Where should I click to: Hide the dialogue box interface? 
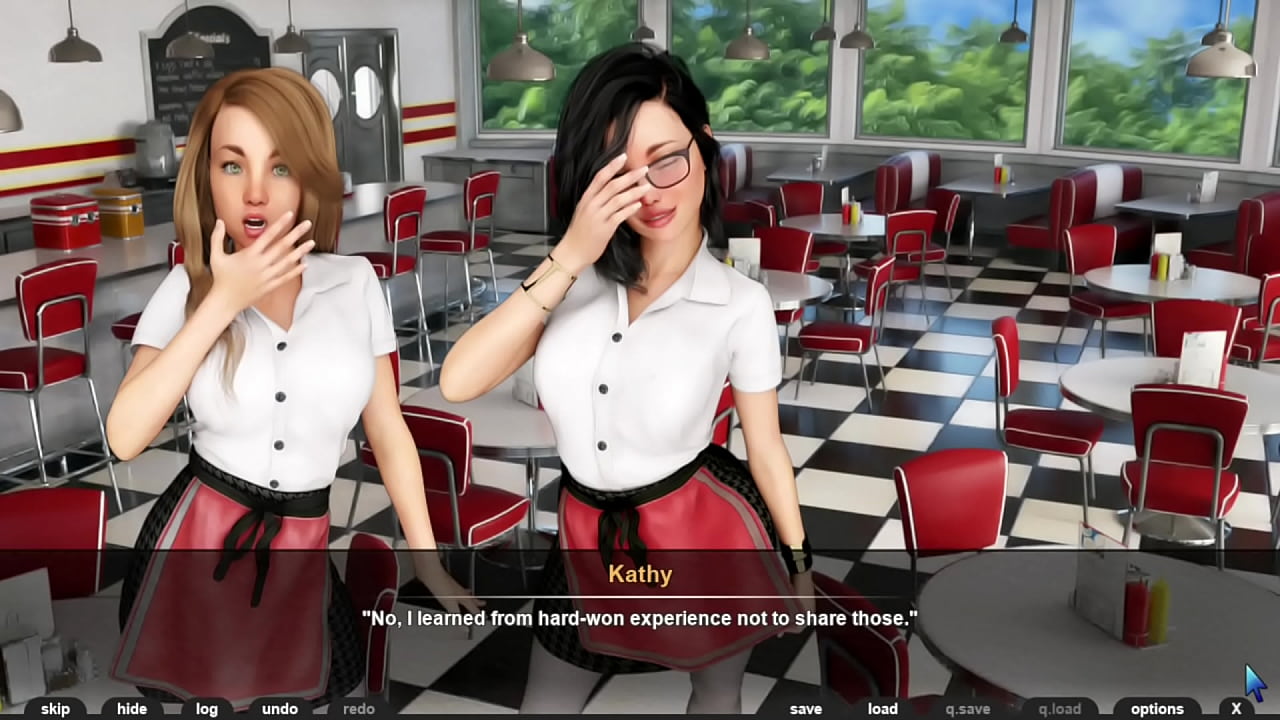point(130,708)
